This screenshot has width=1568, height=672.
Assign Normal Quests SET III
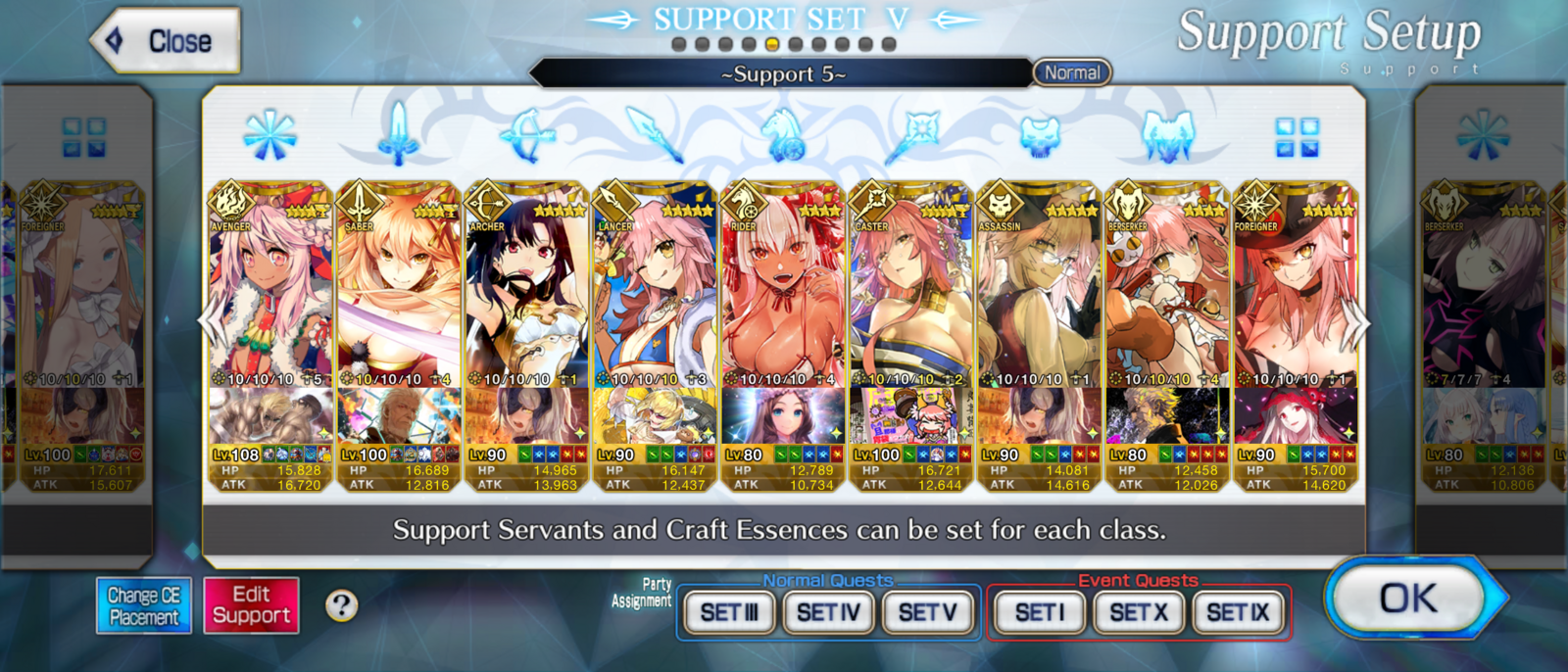tap(729, 613)
